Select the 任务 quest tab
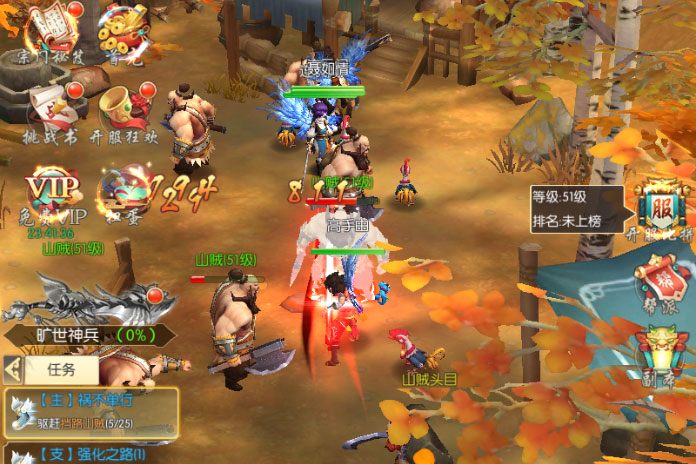This screenshot has width=696, height=464. tap(61, 370)
